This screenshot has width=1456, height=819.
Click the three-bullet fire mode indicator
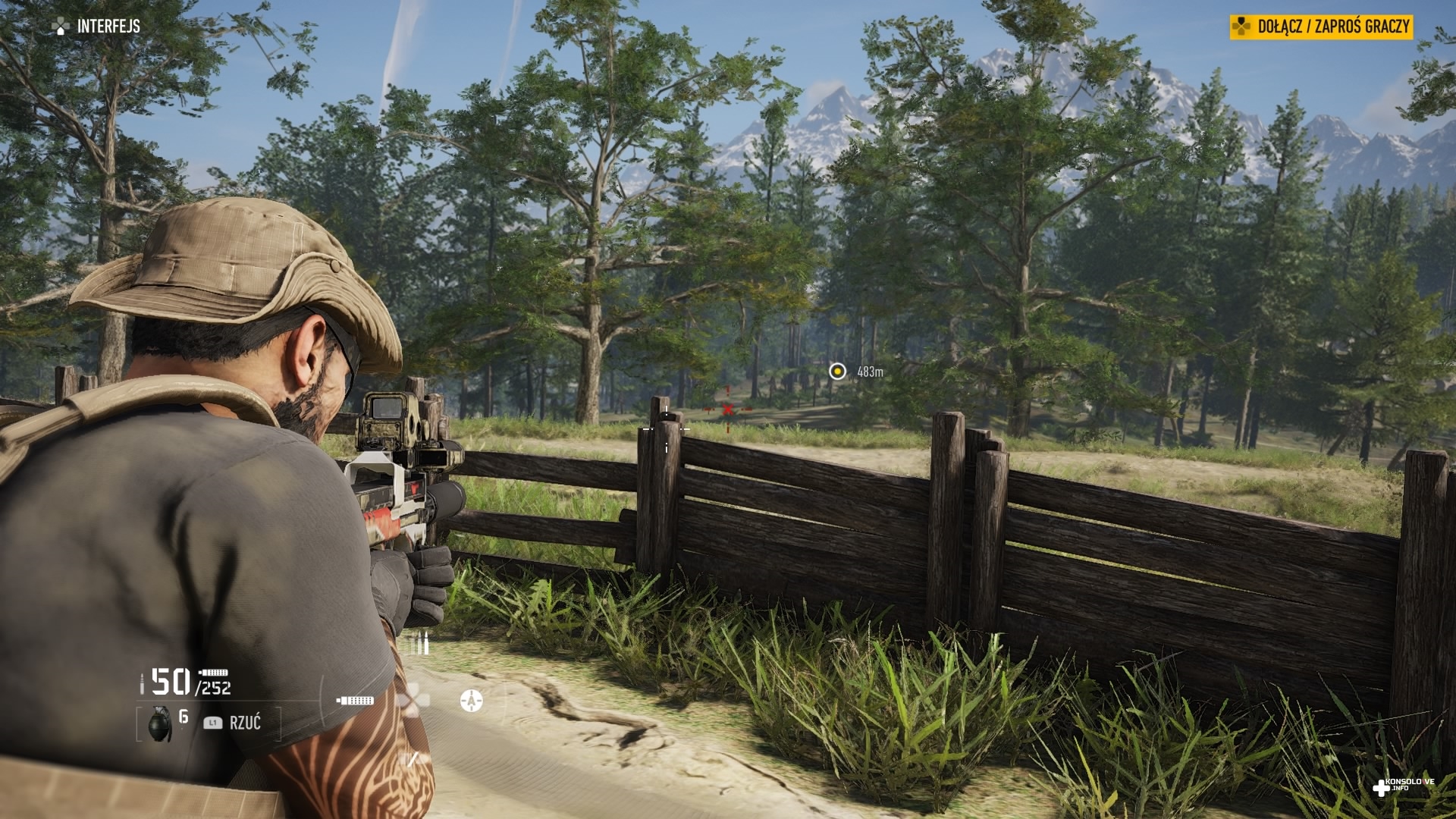tap(419, 643)
